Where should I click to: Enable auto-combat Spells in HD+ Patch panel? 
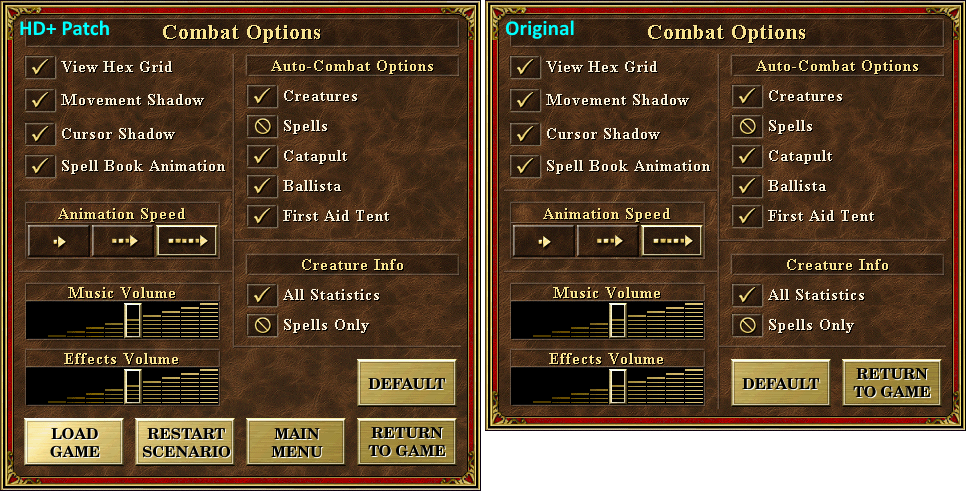coord(263,126)
